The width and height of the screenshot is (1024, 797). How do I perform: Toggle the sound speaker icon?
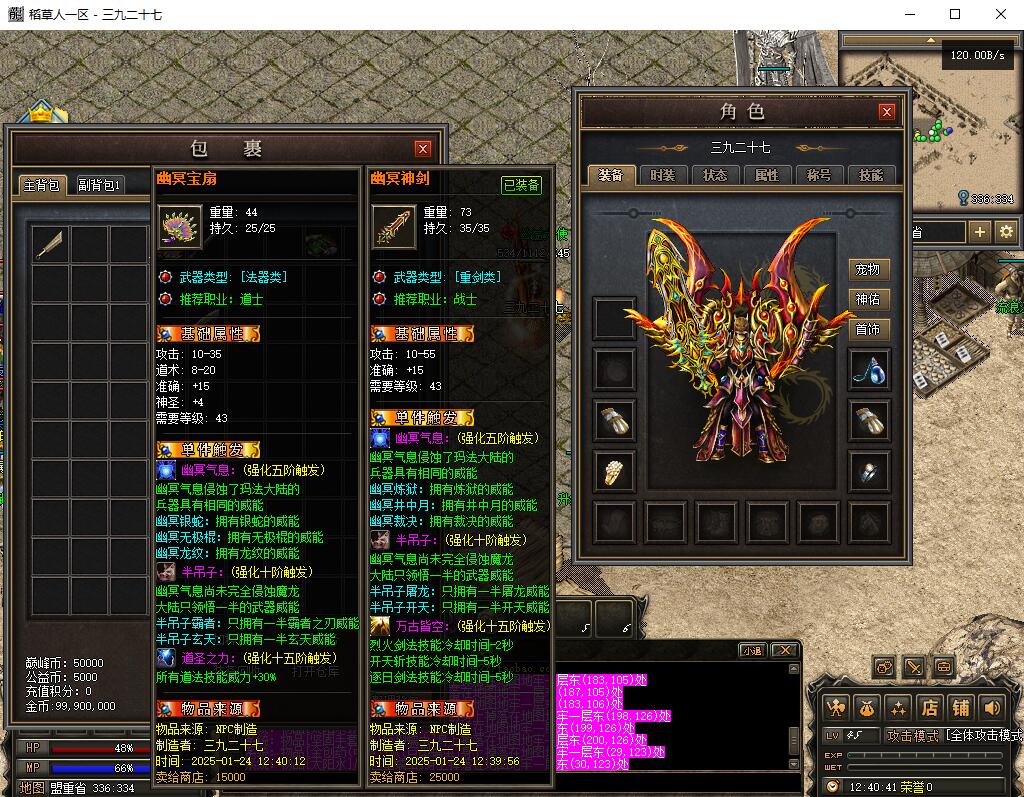point(992,708)
